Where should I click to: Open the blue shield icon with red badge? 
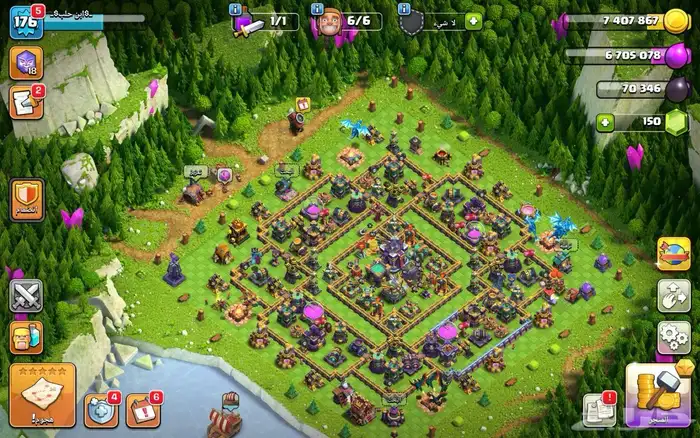[101, 410]
